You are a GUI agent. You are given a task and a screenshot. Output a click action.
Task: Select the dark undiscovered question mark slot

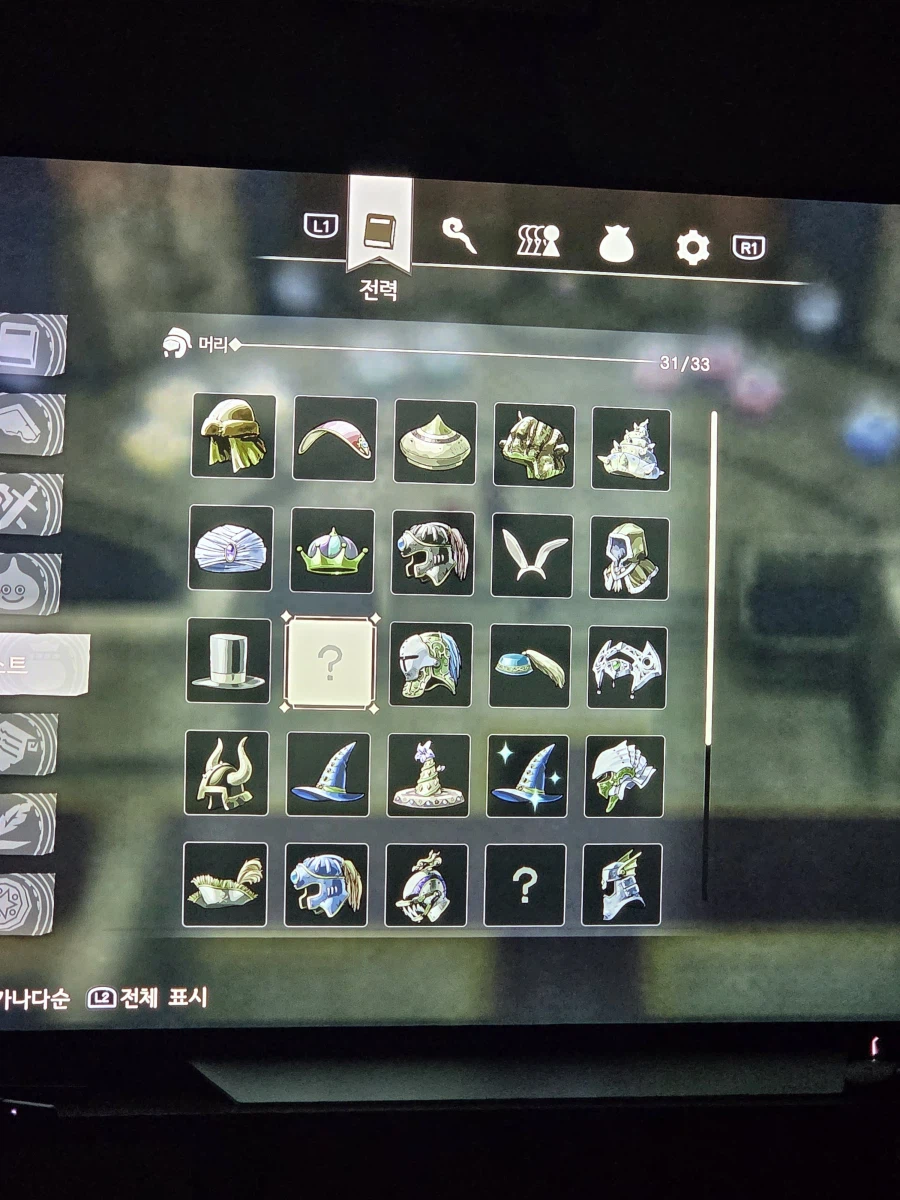click(x=525, y=885)
